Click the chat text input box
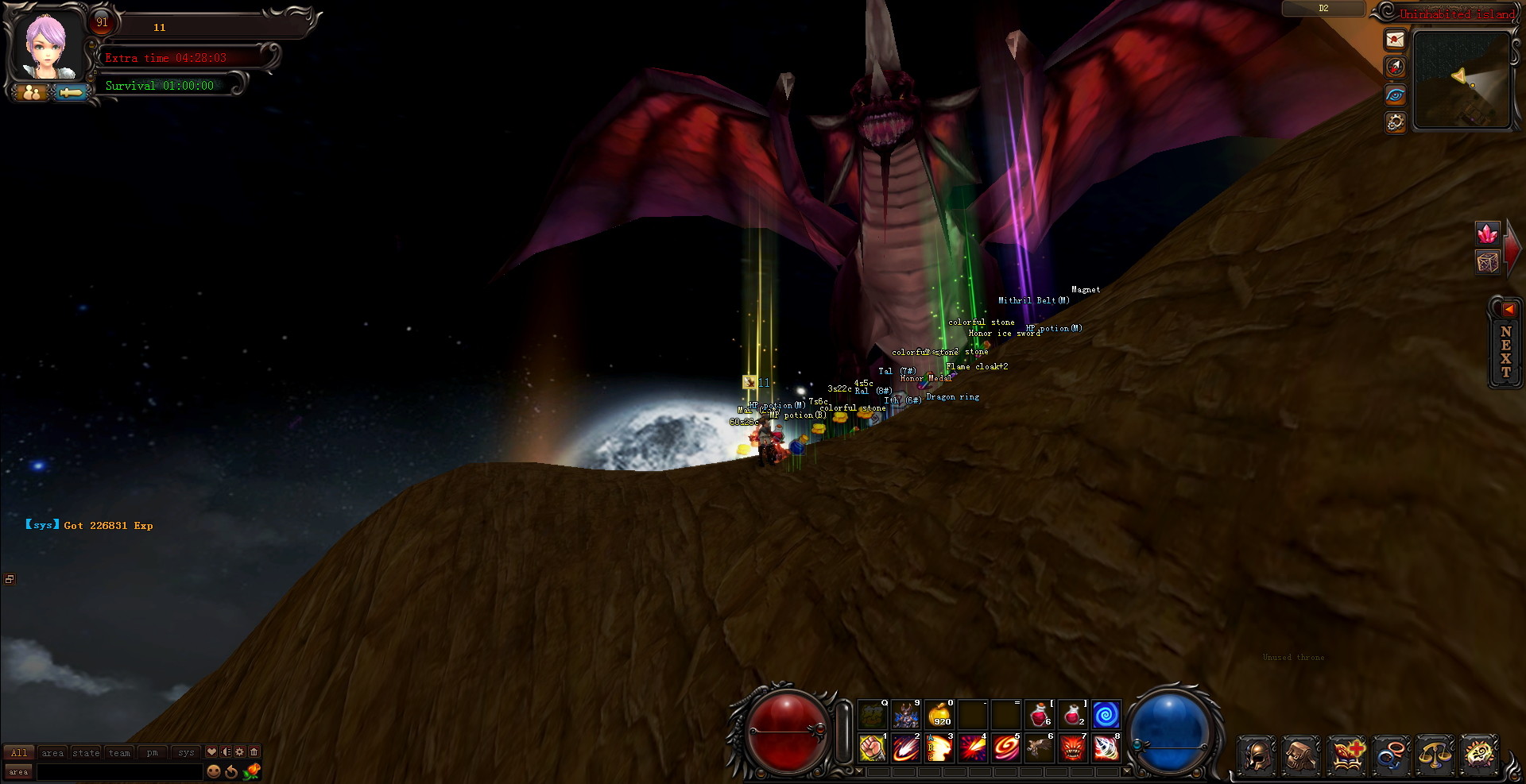The width and height of the screenshot is (1526, 784). (x=119, y=771)
